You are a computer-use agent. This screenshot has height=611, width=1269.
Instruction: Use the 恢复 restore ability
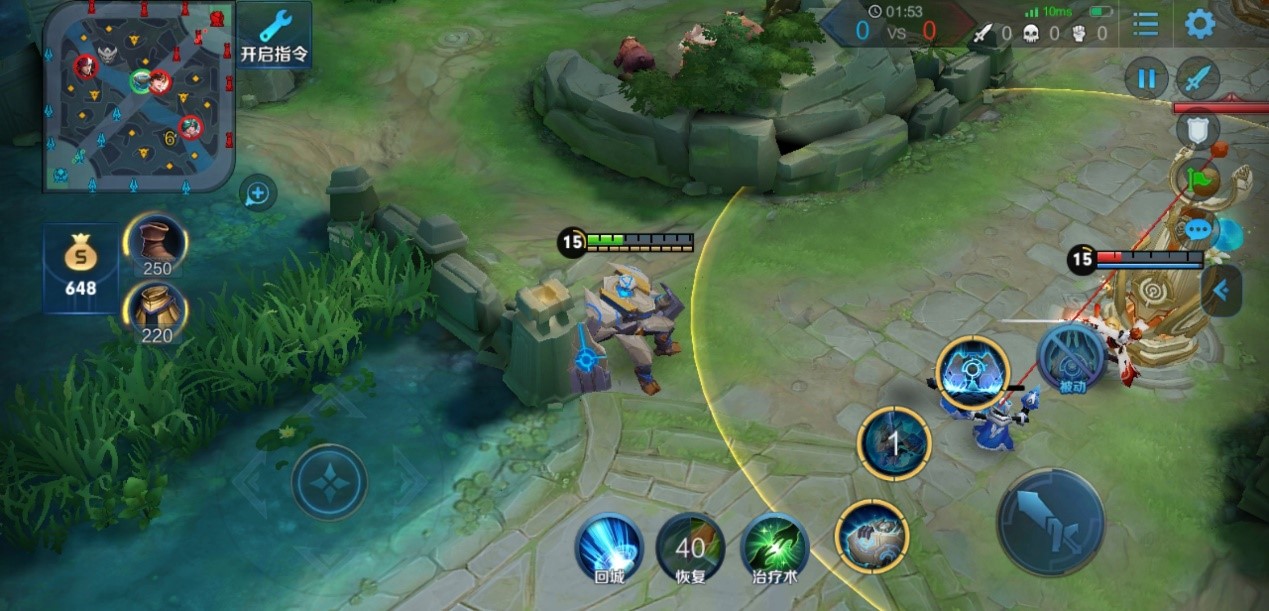click(690, 547)
